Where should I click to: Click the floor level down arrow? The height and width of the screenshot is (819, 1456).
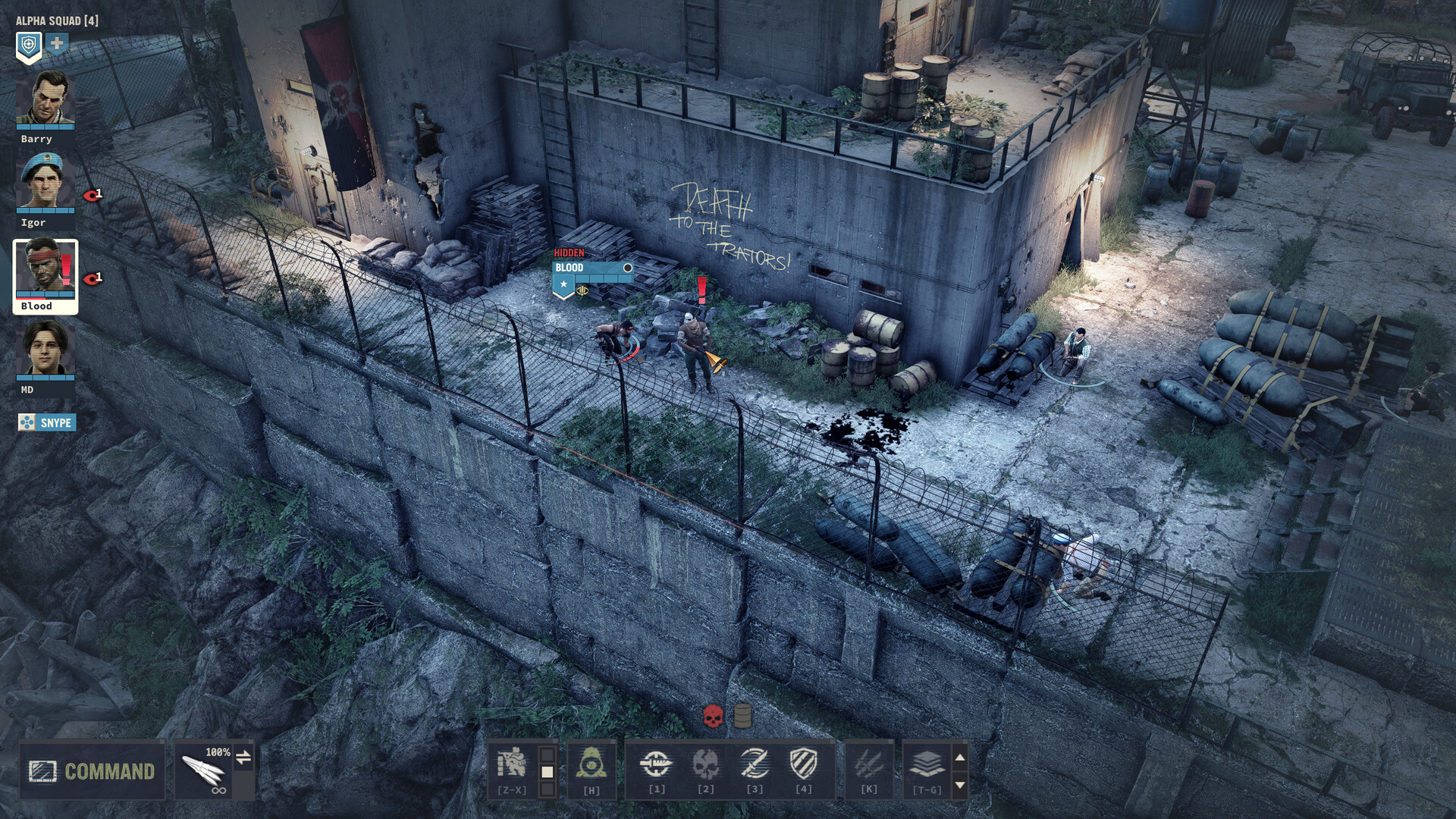[x=960, y=786]
